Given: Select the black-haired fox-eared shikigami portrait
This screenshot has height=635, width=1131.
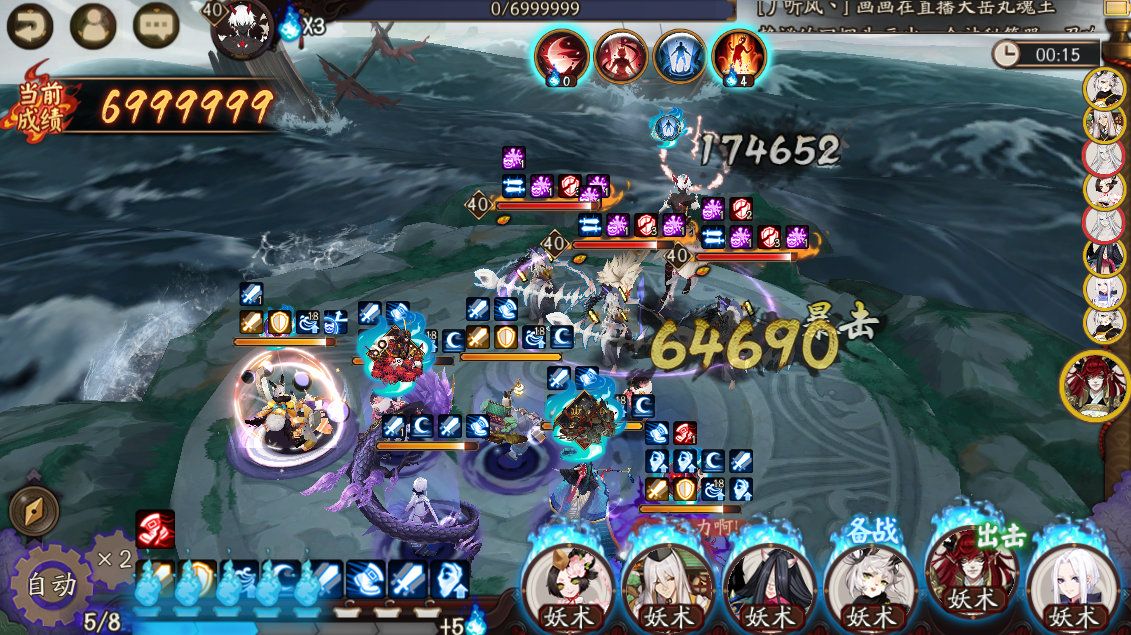Looking at the screenshot, I should pos(769,580).
